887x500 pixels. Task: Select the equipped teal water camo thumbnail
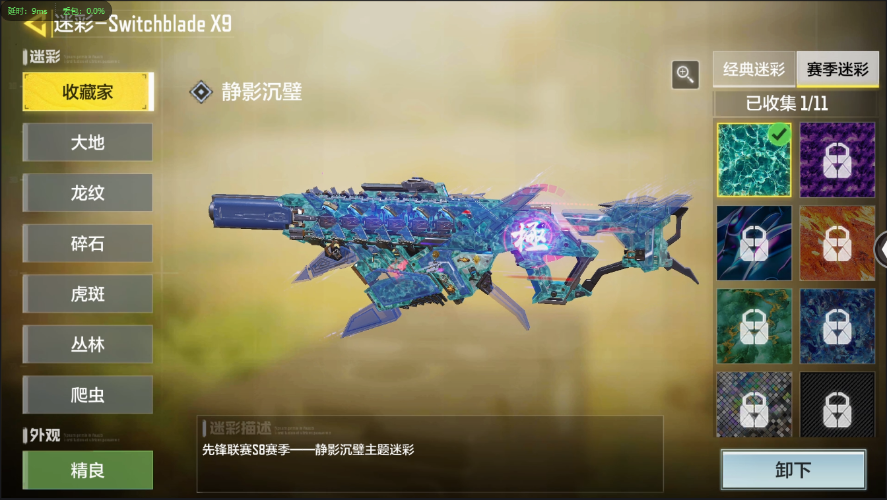(x=753, y=160)
